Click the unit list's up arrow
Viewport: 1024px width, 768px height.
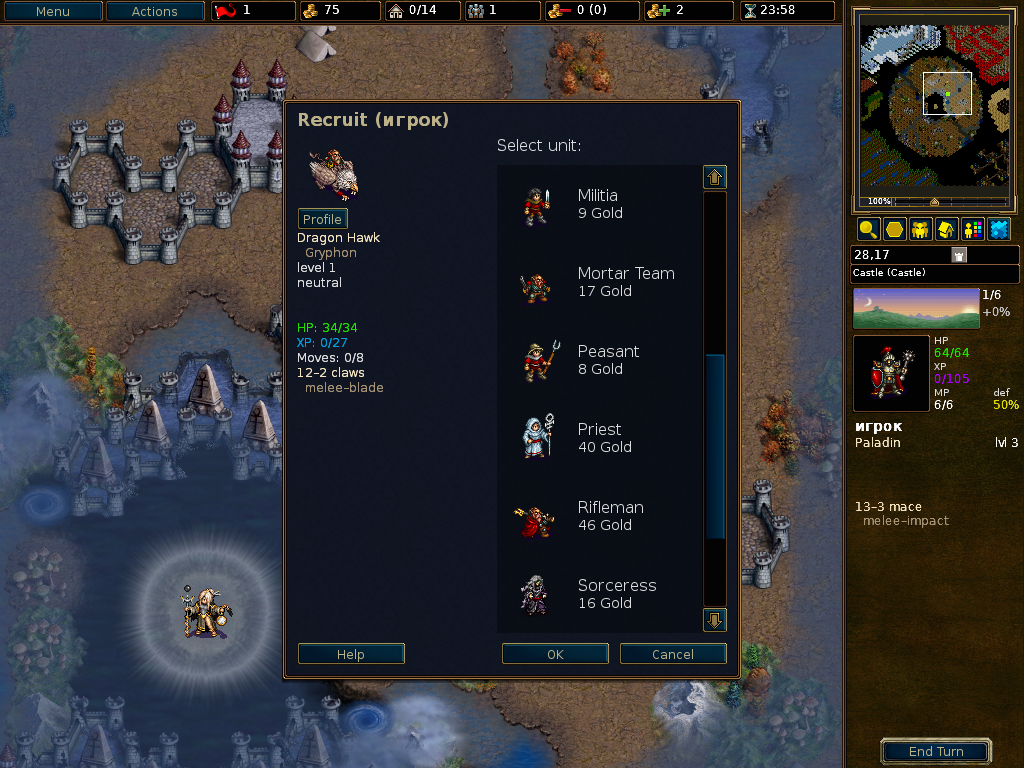point(715,177)
